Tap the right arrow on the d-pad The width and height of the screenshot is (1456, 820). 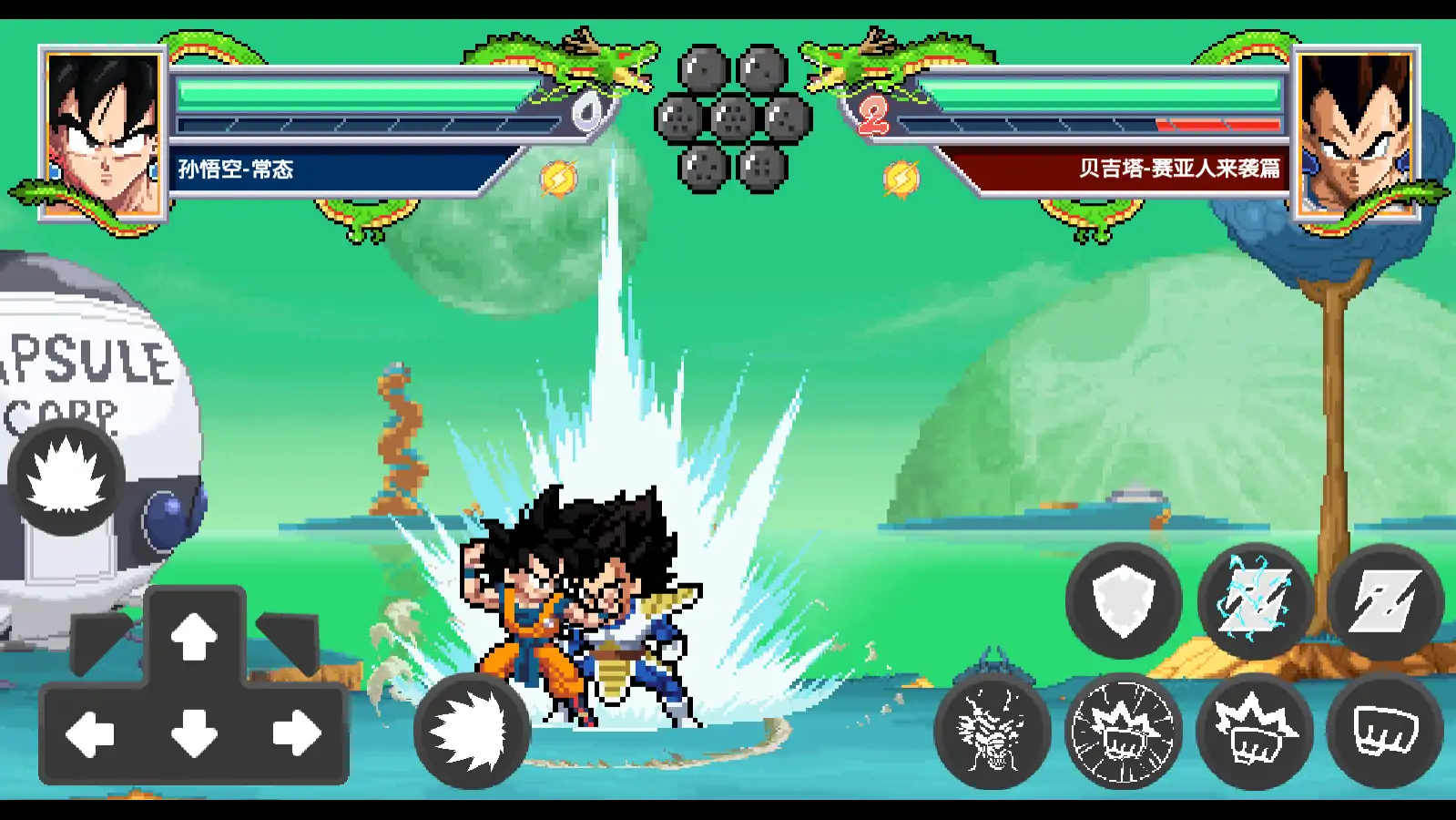pos(297,733)
